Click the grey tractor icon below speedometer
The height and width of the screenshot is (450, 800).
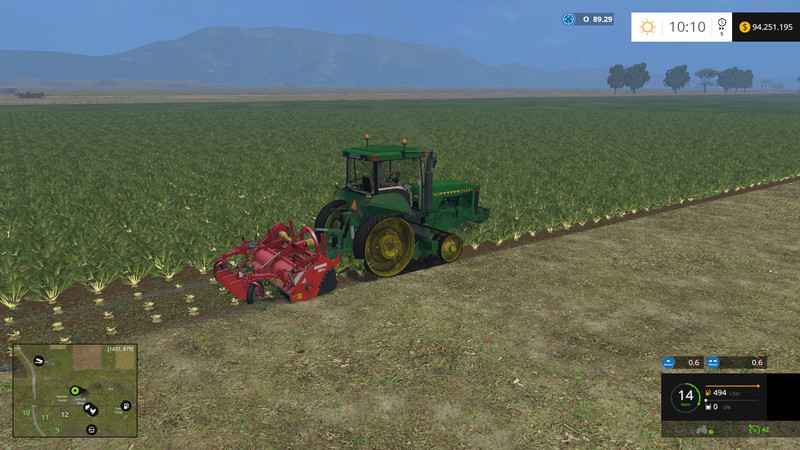702,429
